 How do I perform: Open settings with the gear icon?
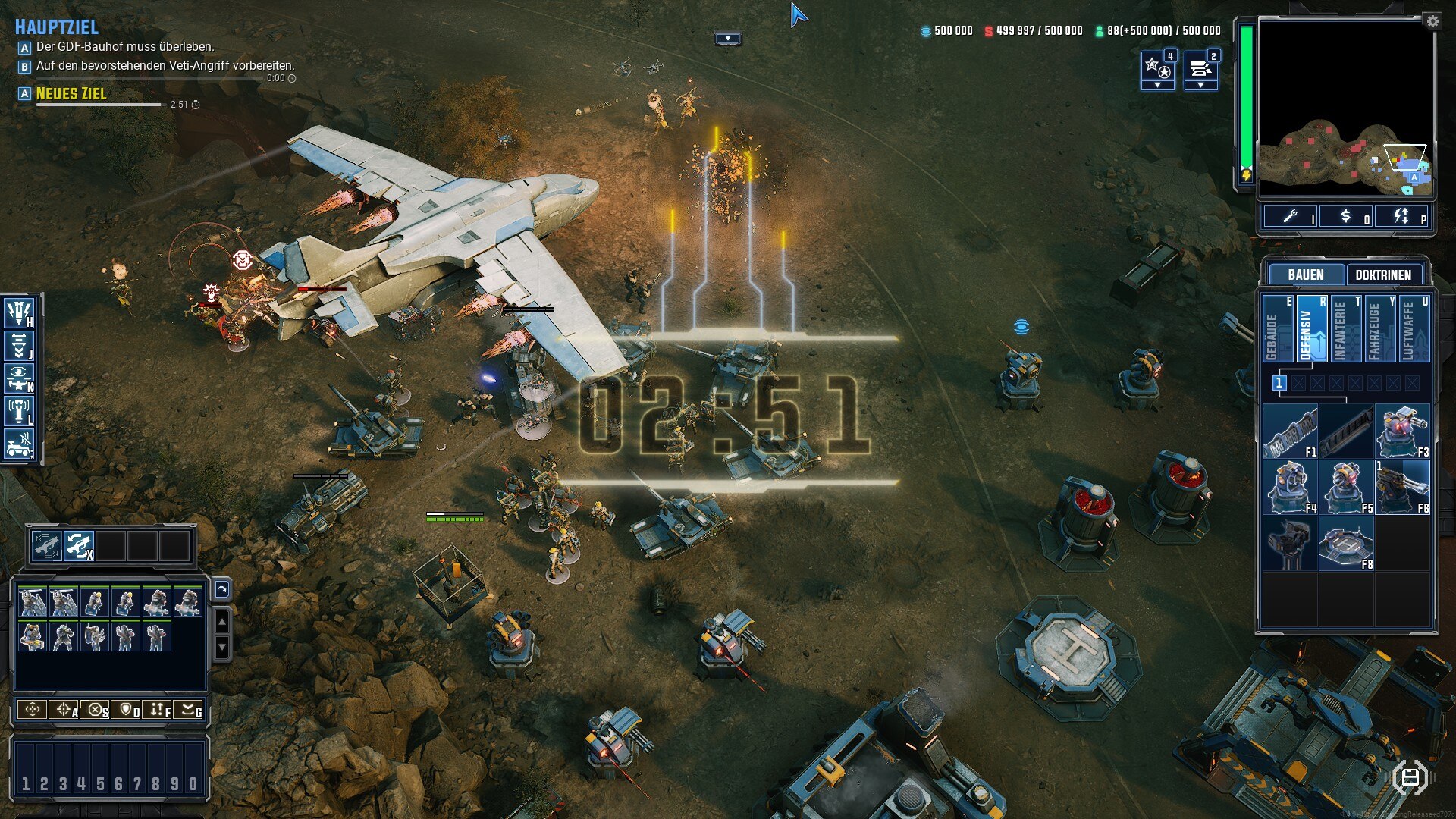point(1432,21)
